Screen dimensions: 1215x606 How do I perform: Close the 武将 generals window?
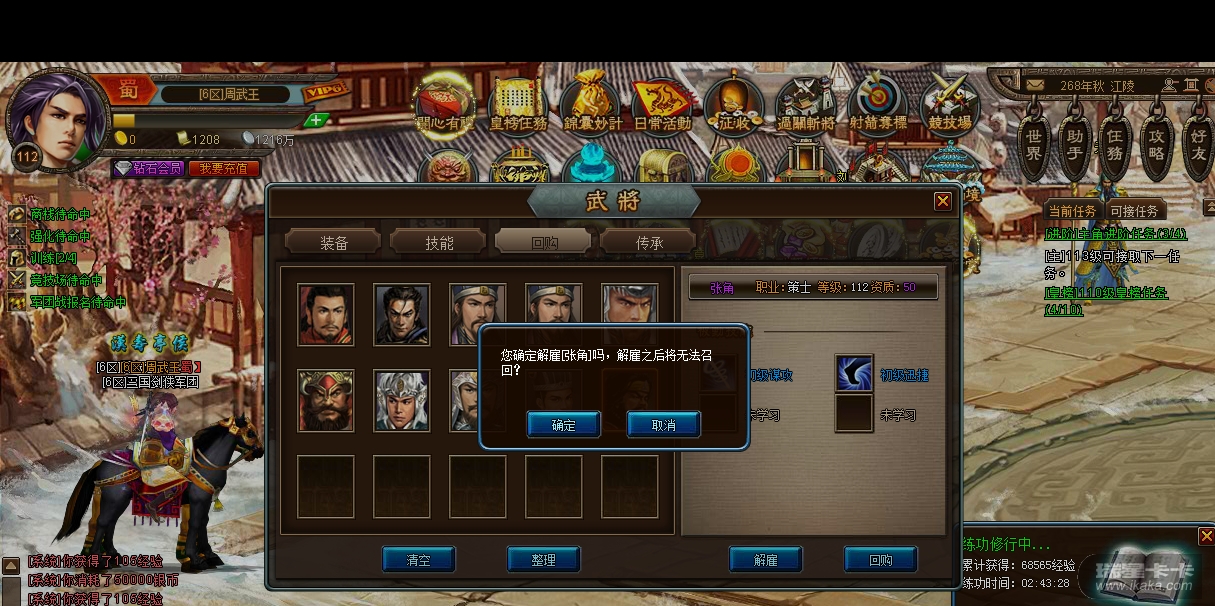pos(942,201)
